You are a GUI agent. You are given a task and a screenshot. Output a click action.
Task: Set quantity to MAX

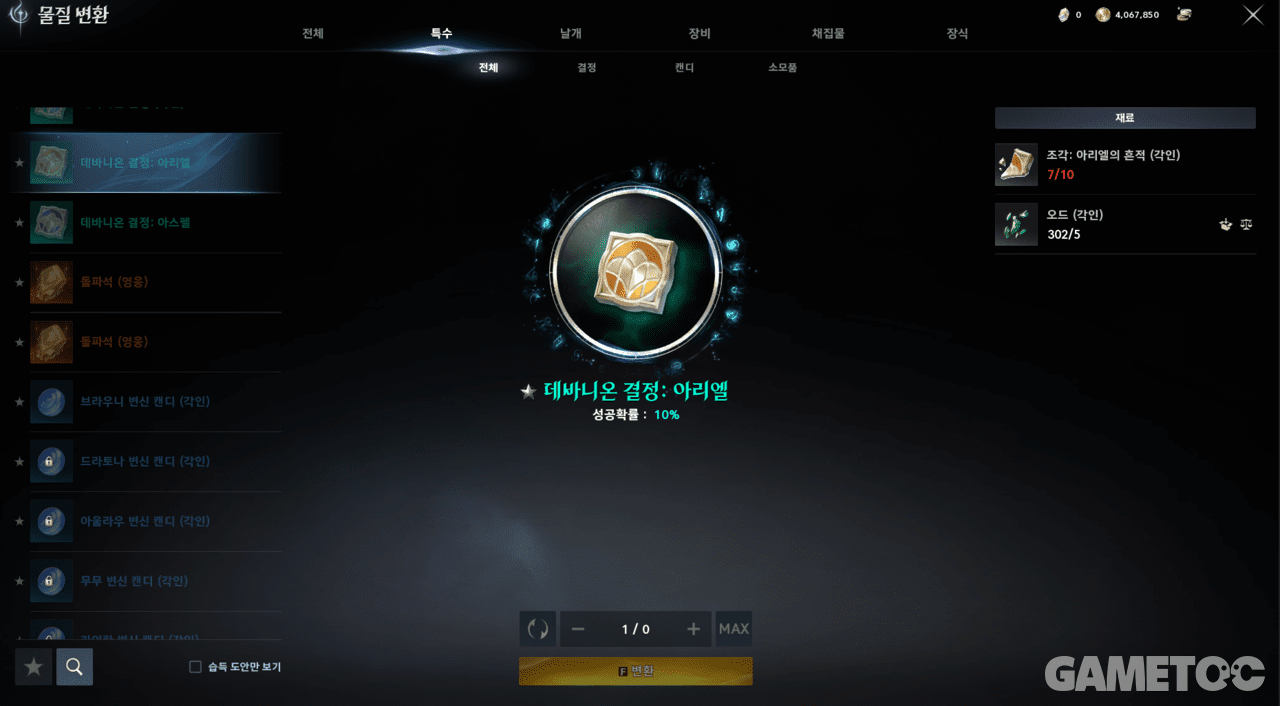pyautogui.click(x=734, y=629)
